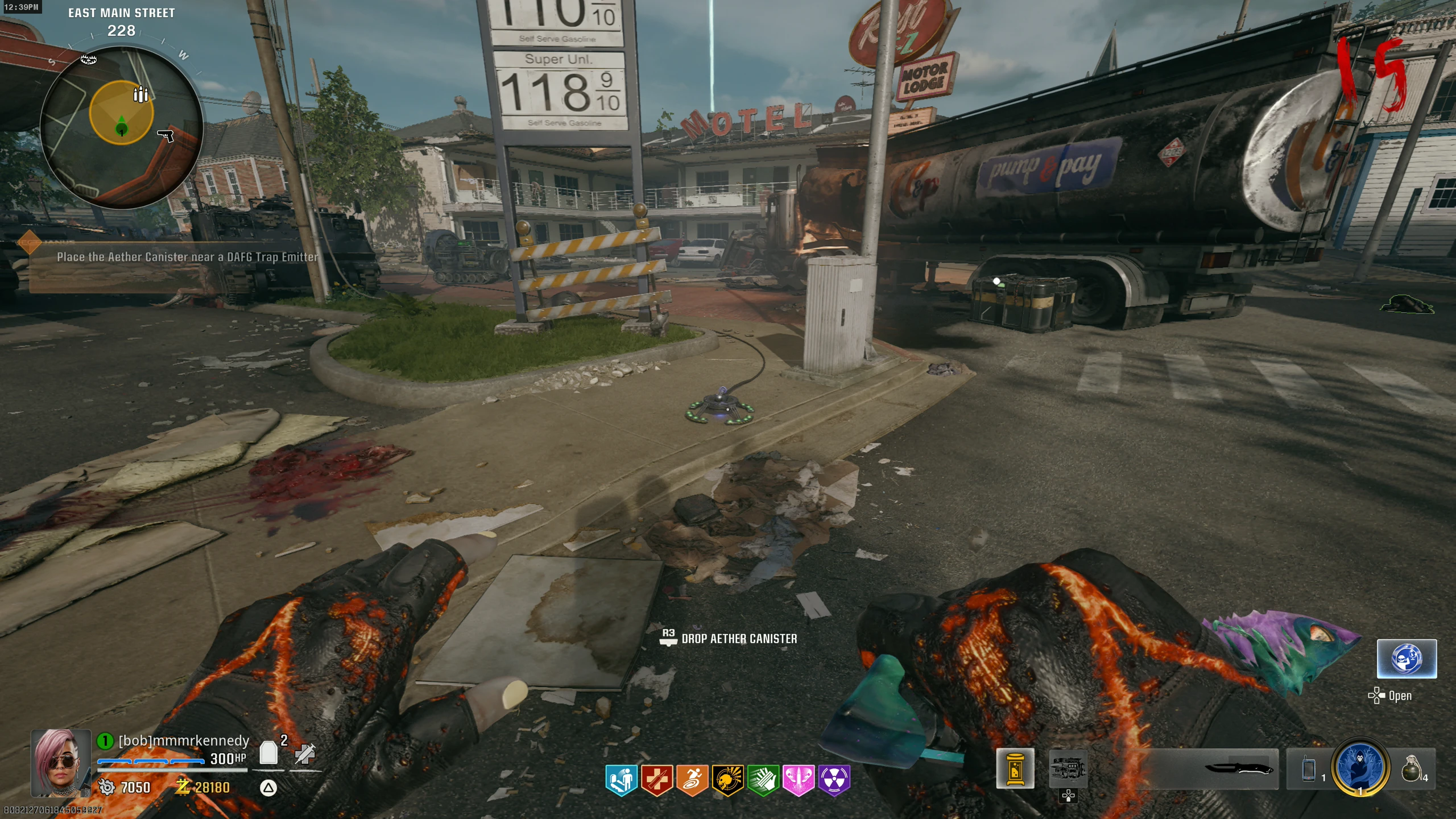Open the circular minimap
The height and width of the screenshot is (819, 1456).
pyautogui.click(x=121, y=128)
